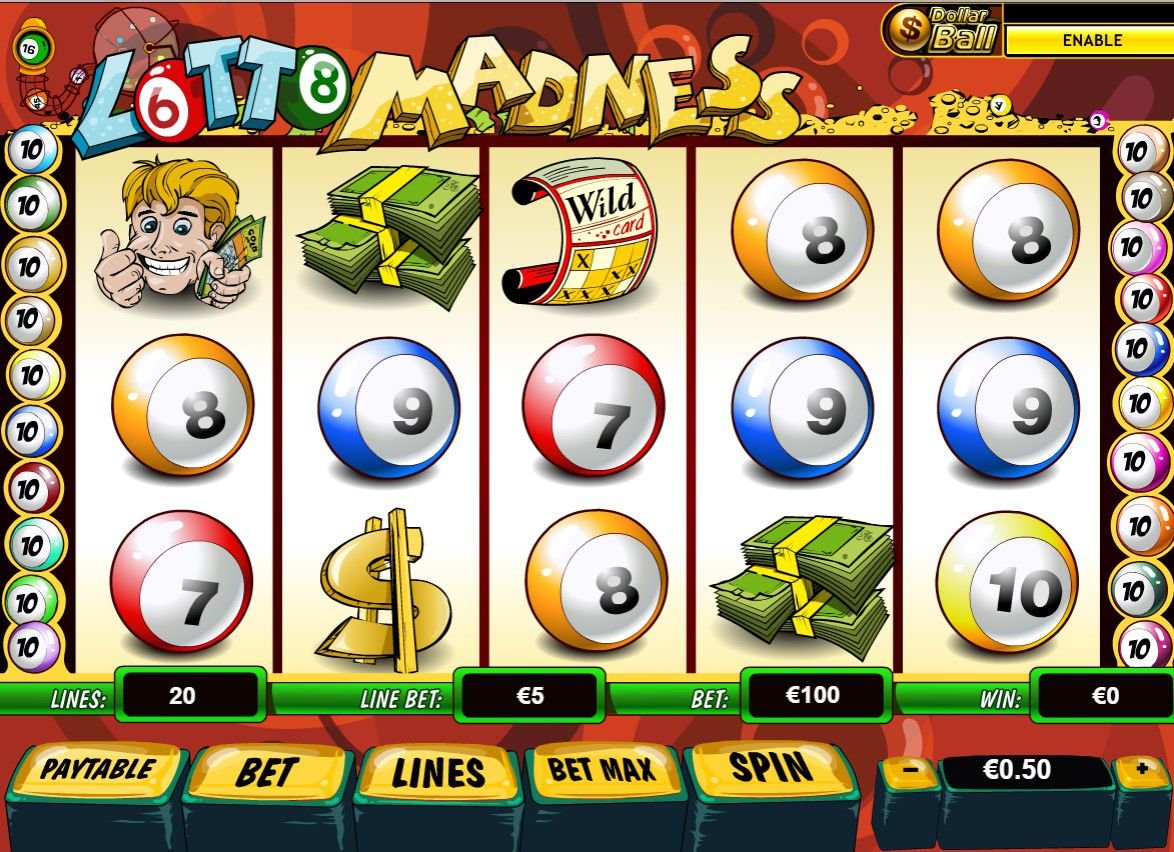Screen dimensions: 1174x852
Task: Enable the Dollar Ball side game
Action: click(x=1091, y=41)
